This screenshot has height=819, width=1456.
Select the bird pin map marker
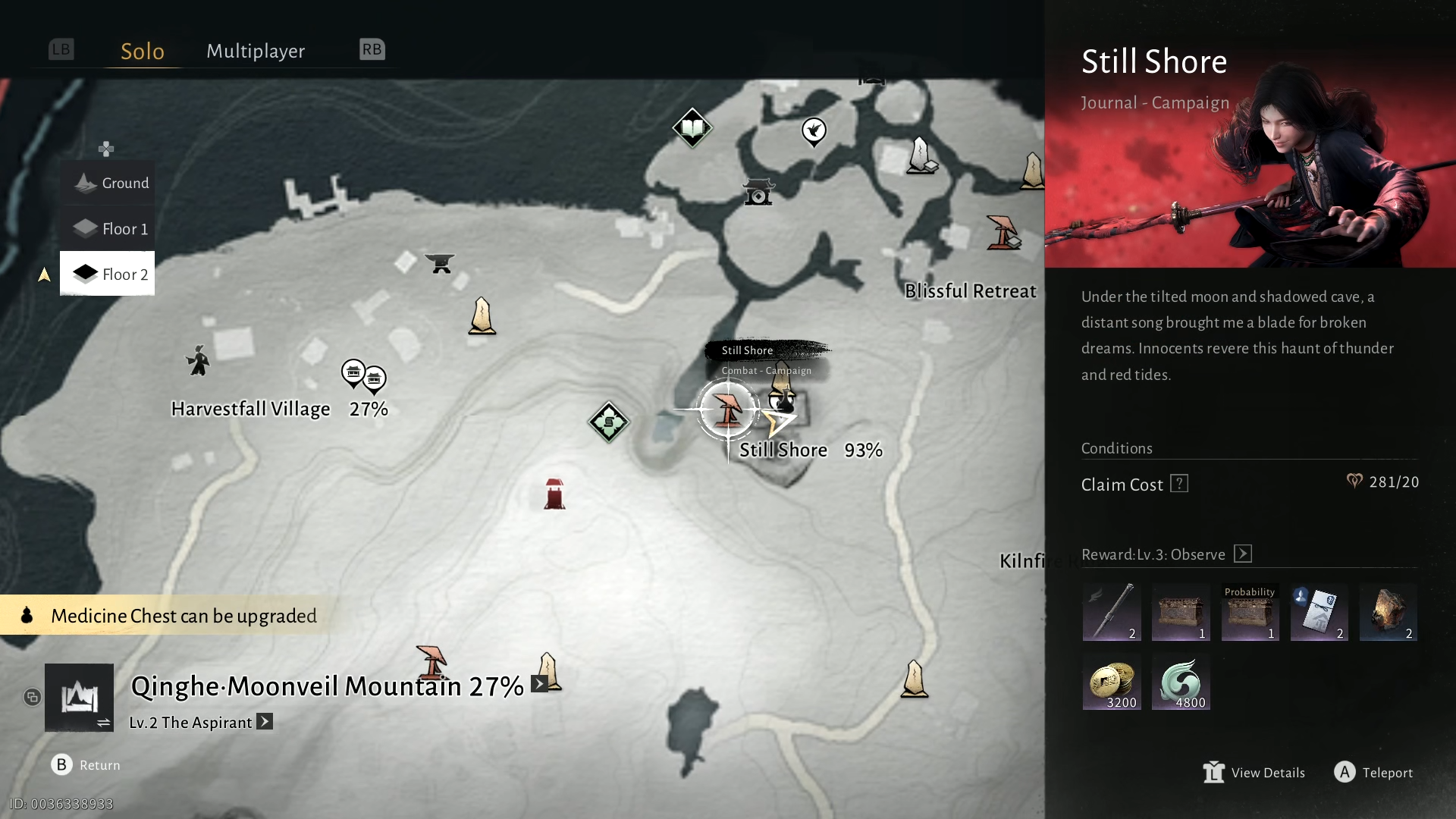[x=814, y=131]
